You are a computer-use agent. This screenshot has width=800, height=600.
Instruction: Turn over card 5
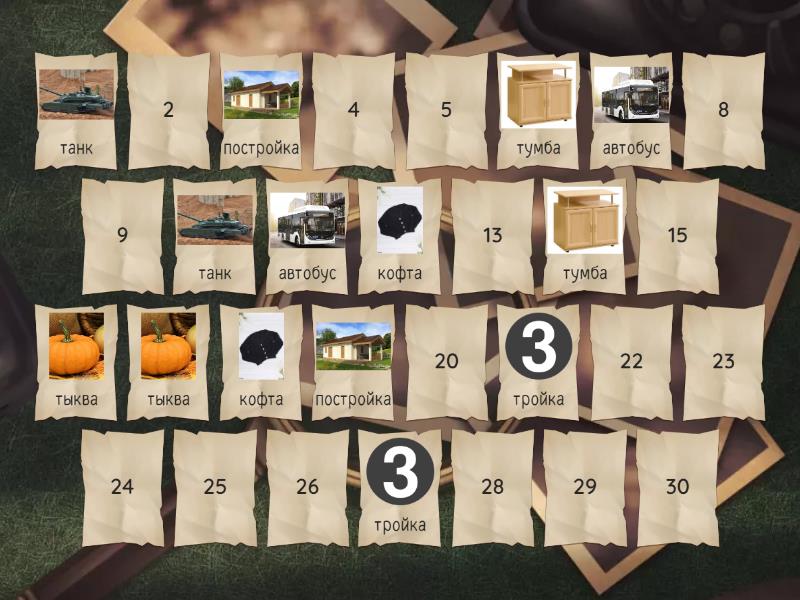pos(446,111)
